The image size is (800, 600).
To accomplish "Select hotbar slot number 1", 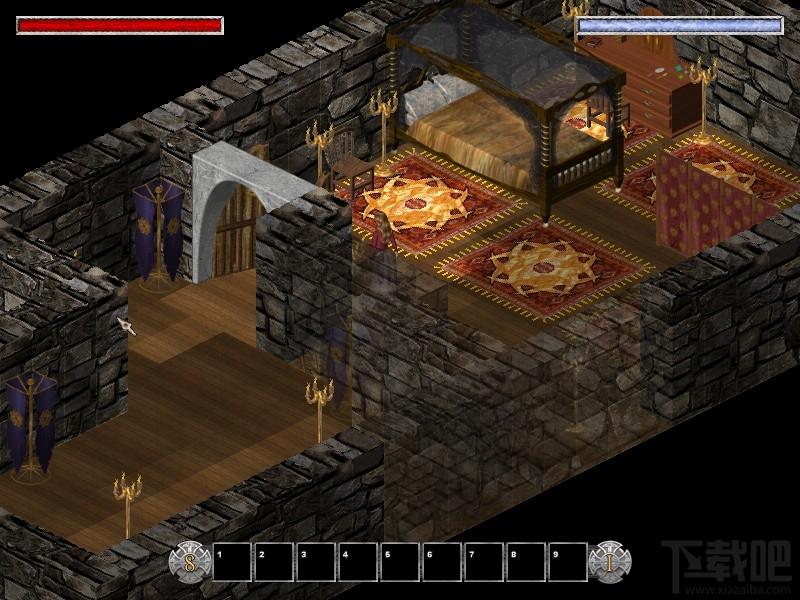I will pos(232,562).
